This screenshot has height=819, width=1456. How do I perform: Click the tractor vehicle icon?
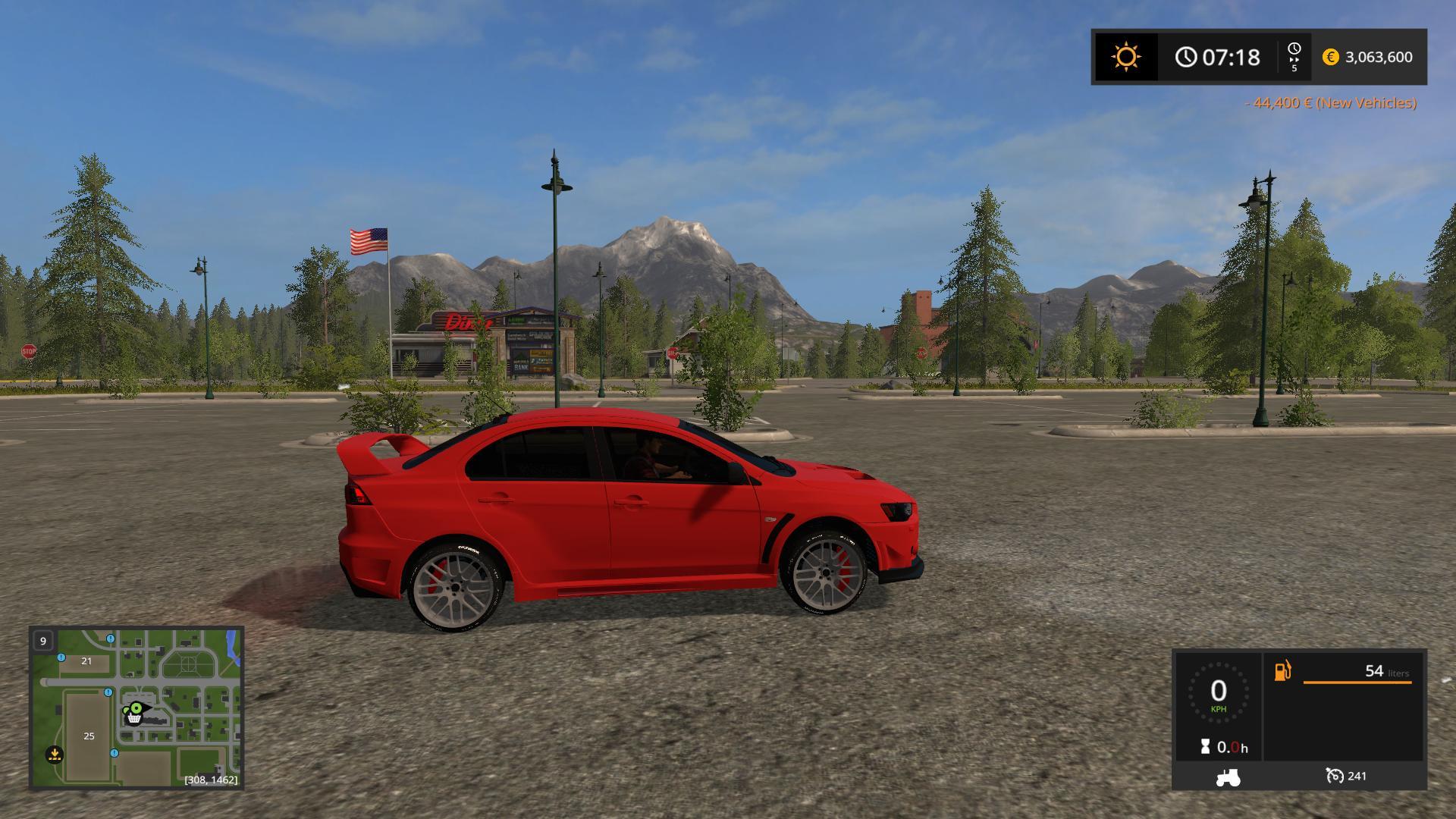pyautogui.click(x=1228, y=777)
